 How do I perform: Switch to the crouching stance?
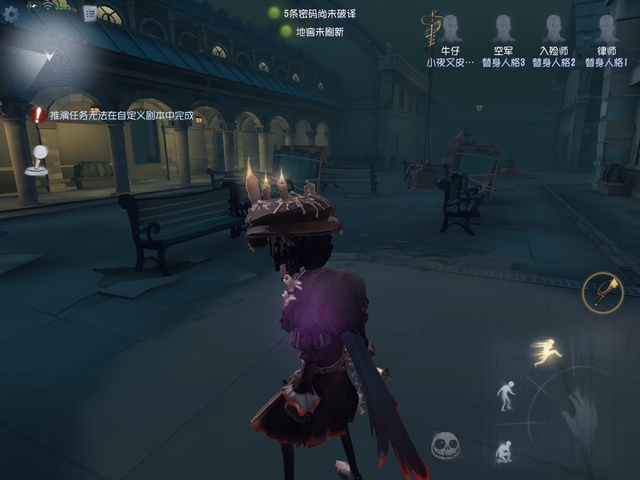[505, 451]
